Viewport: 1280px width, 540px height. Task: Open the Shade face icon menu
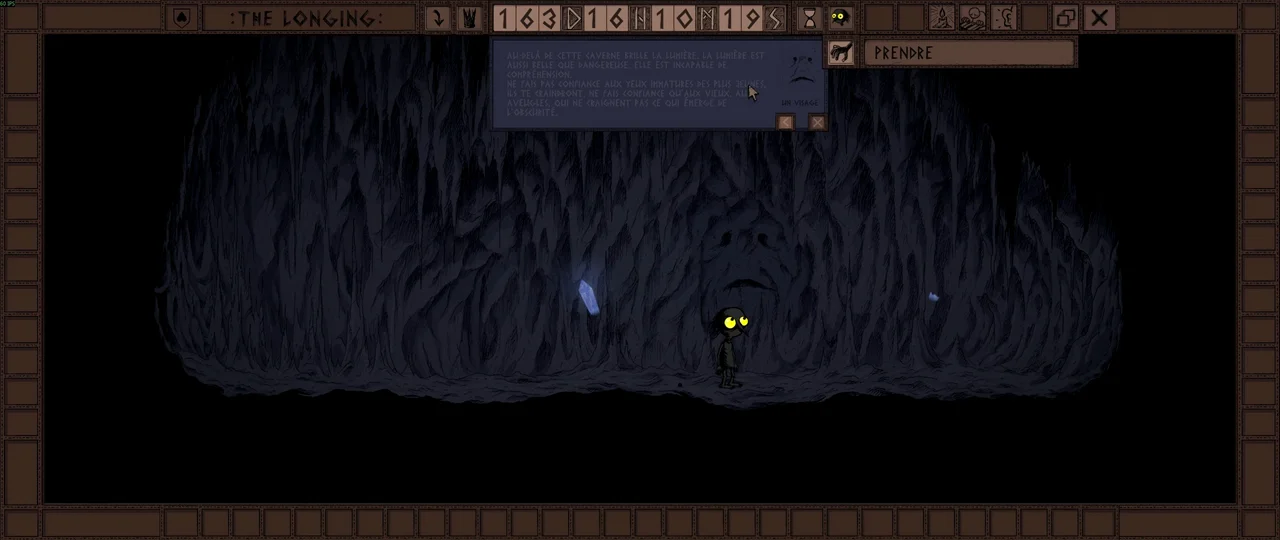click(x=840, y=18)
